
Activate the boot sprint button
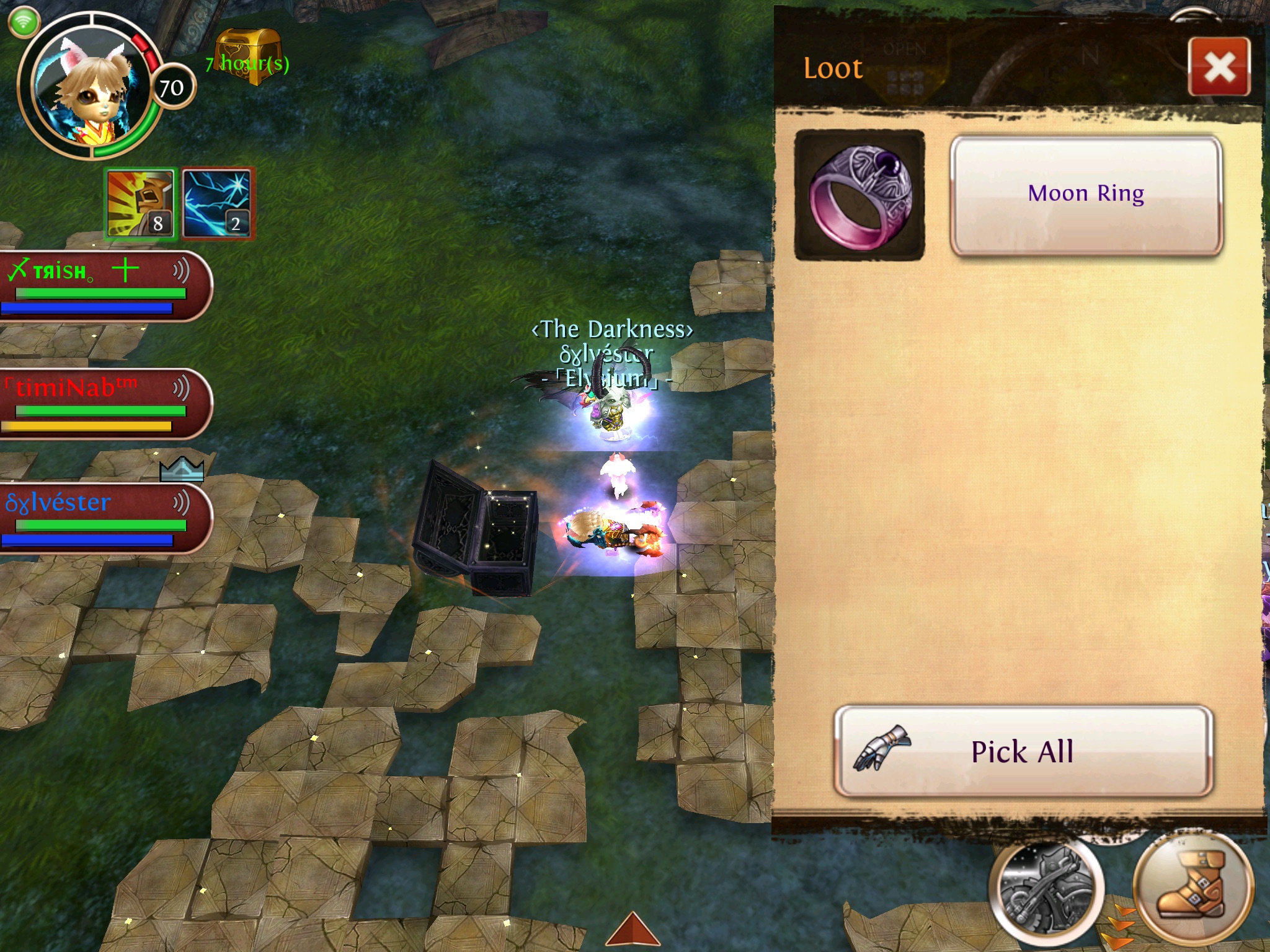tap(1192, 890)
